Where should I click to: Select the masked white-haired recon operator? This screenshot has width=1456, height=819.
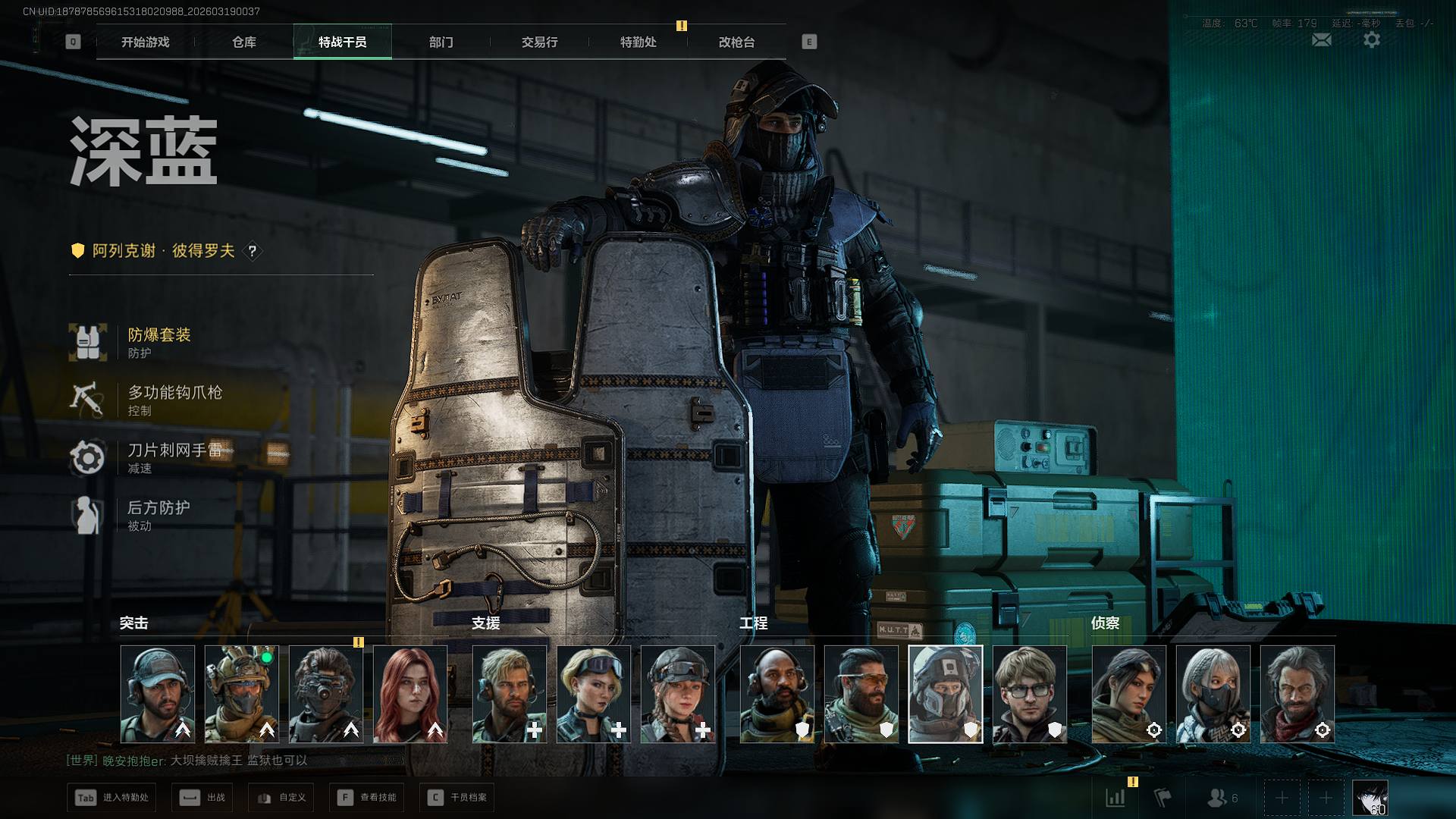(x=1213, y=694)
